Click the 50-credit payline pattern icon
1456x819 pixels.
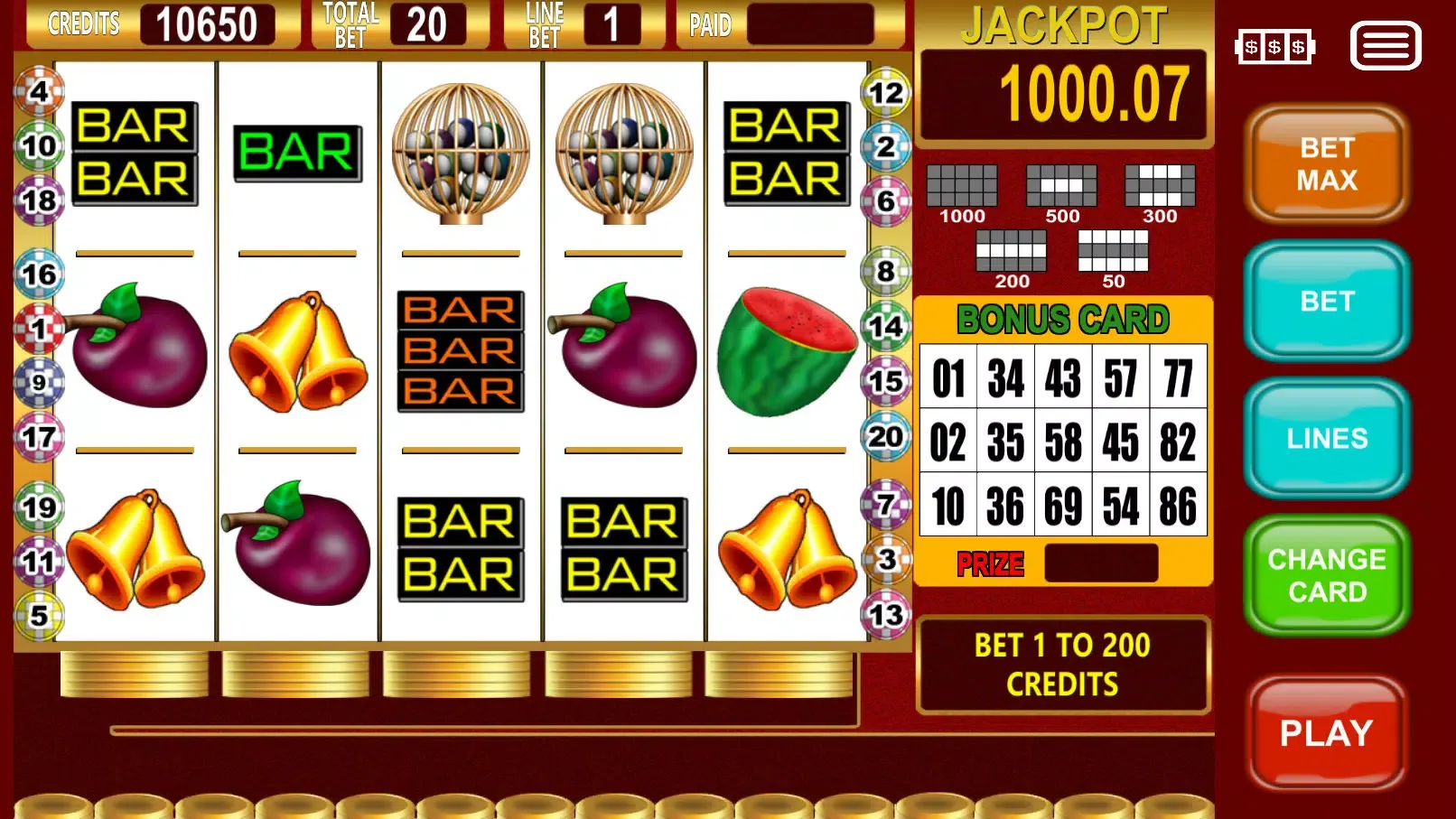(1113, 249)
